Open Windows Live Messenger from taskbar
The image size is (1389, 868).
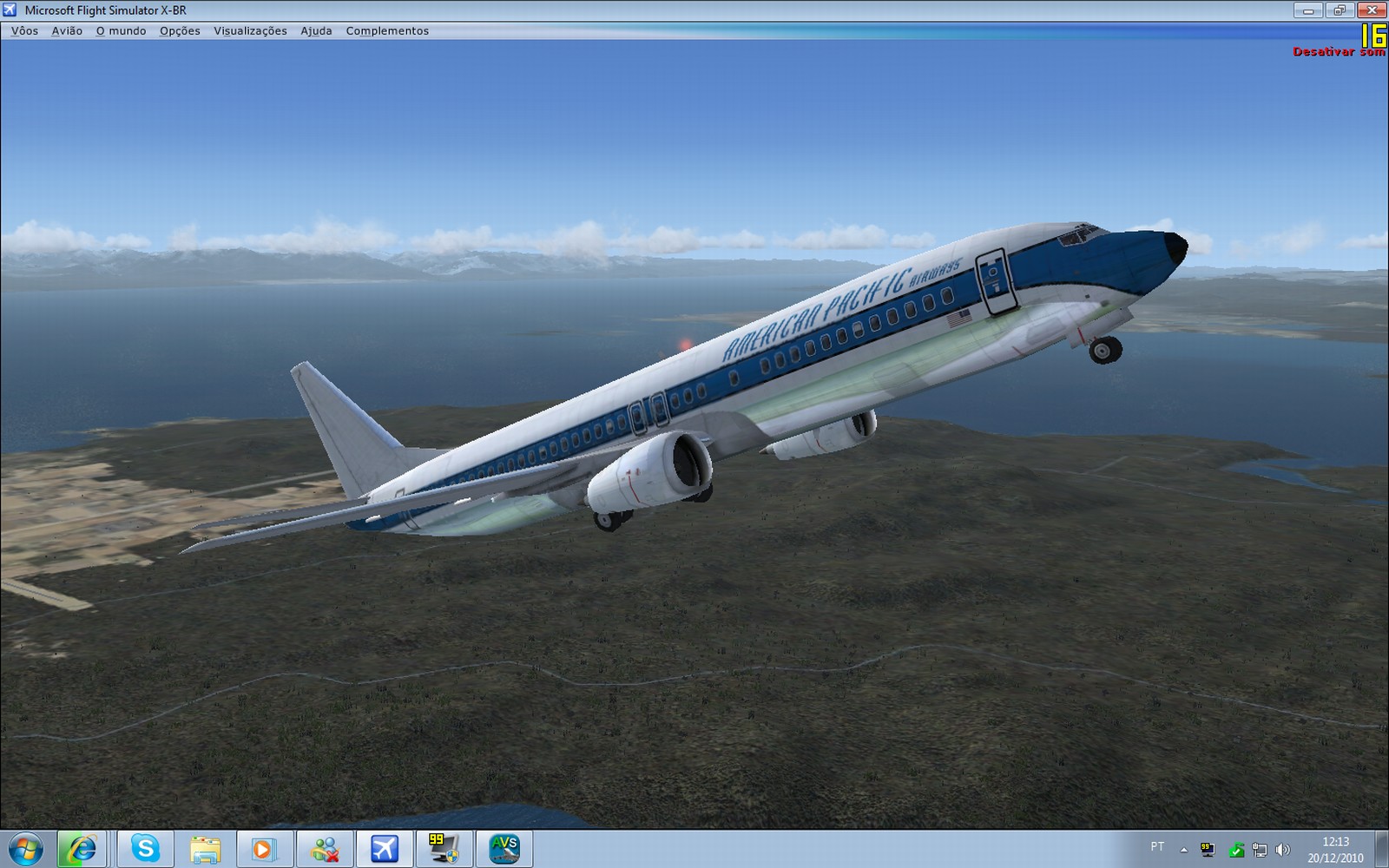[326, 848]
